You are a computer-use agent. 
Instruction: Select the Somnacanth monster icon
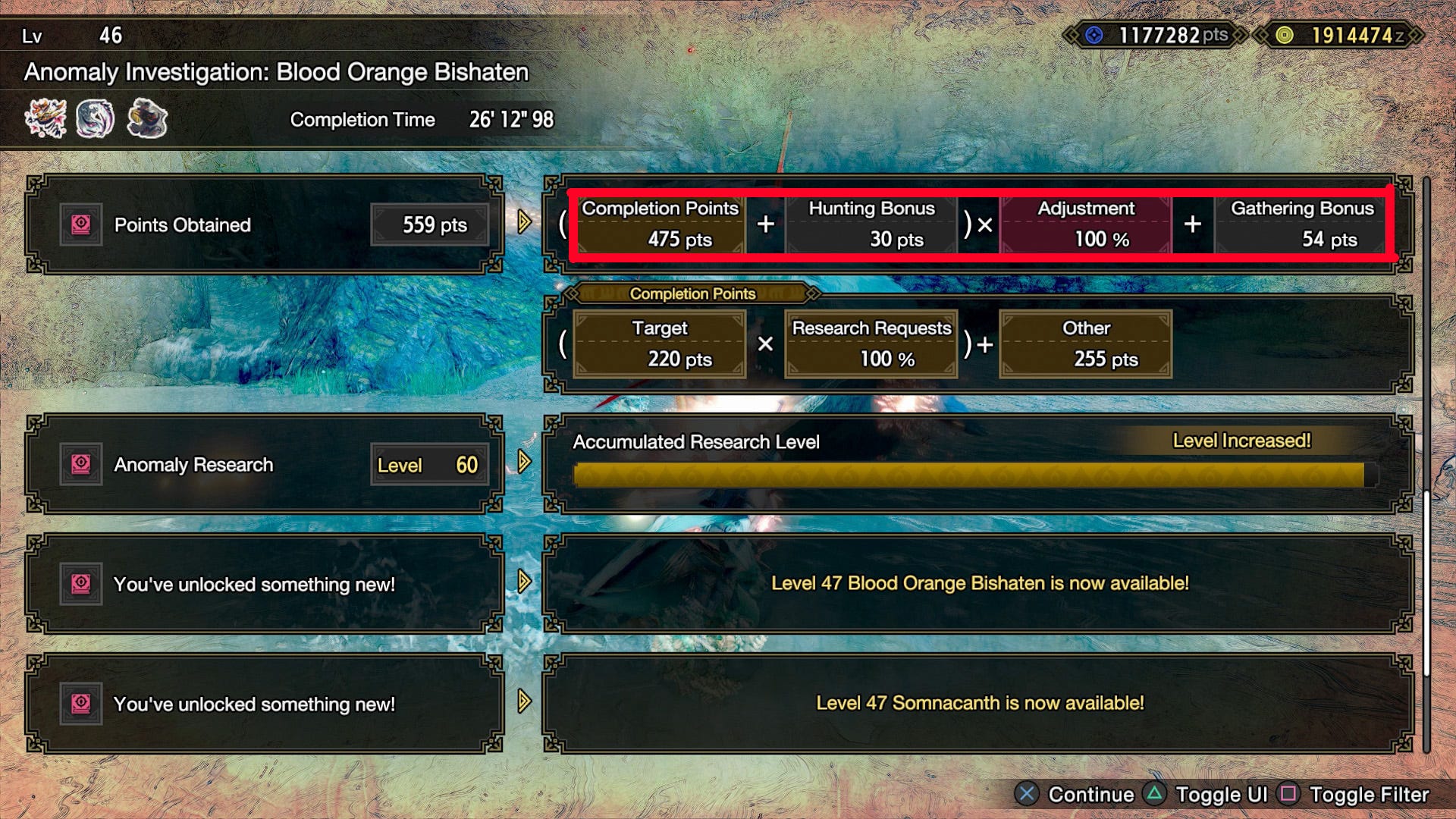coord(96,118)
